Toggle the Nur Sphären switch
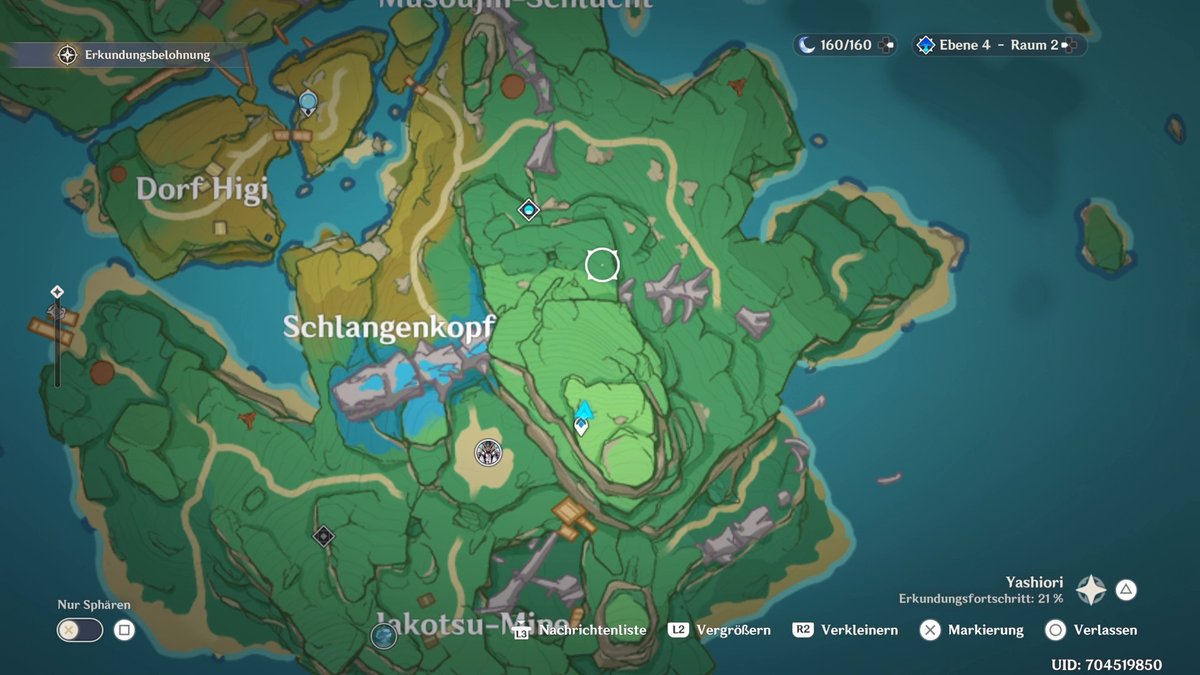The image size is (1200, 675). coord(80,630)
